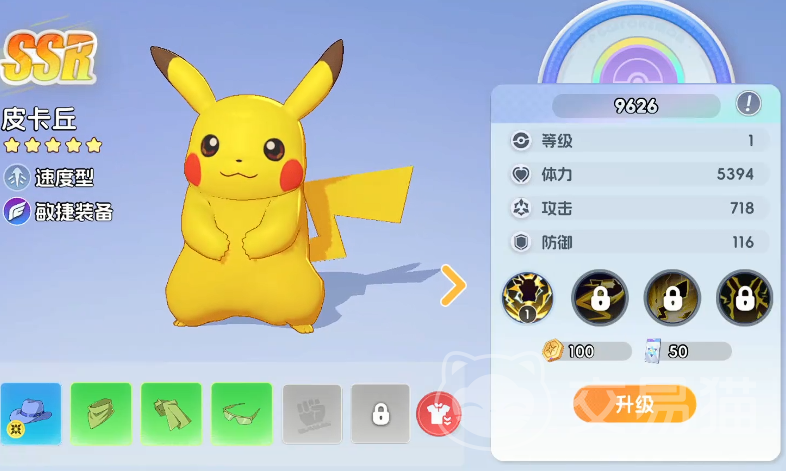
Task: Tap the orange 升级 upgrade button
Action: 634,404
